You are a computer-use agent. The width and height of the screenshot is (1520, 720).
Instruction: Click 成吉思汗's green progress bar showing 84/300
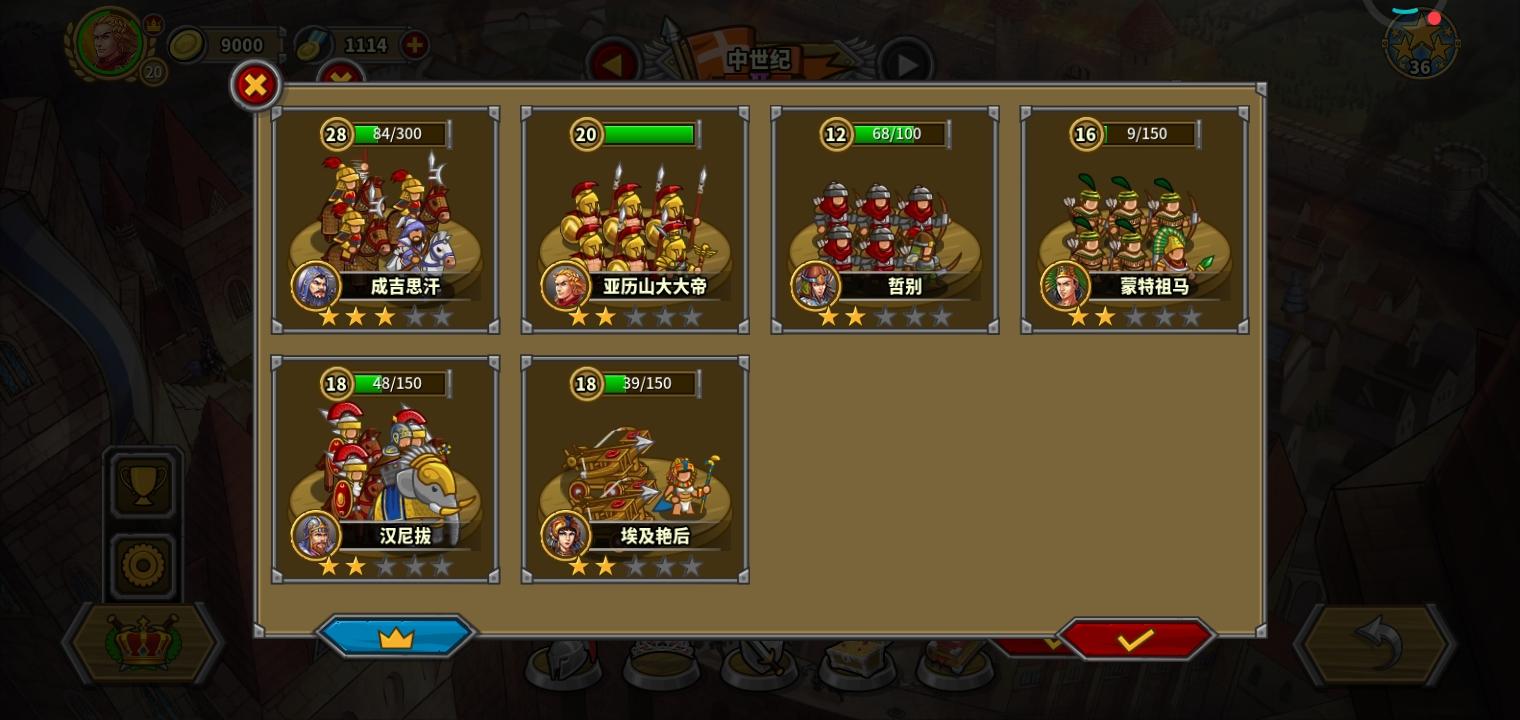click(398, 134)
